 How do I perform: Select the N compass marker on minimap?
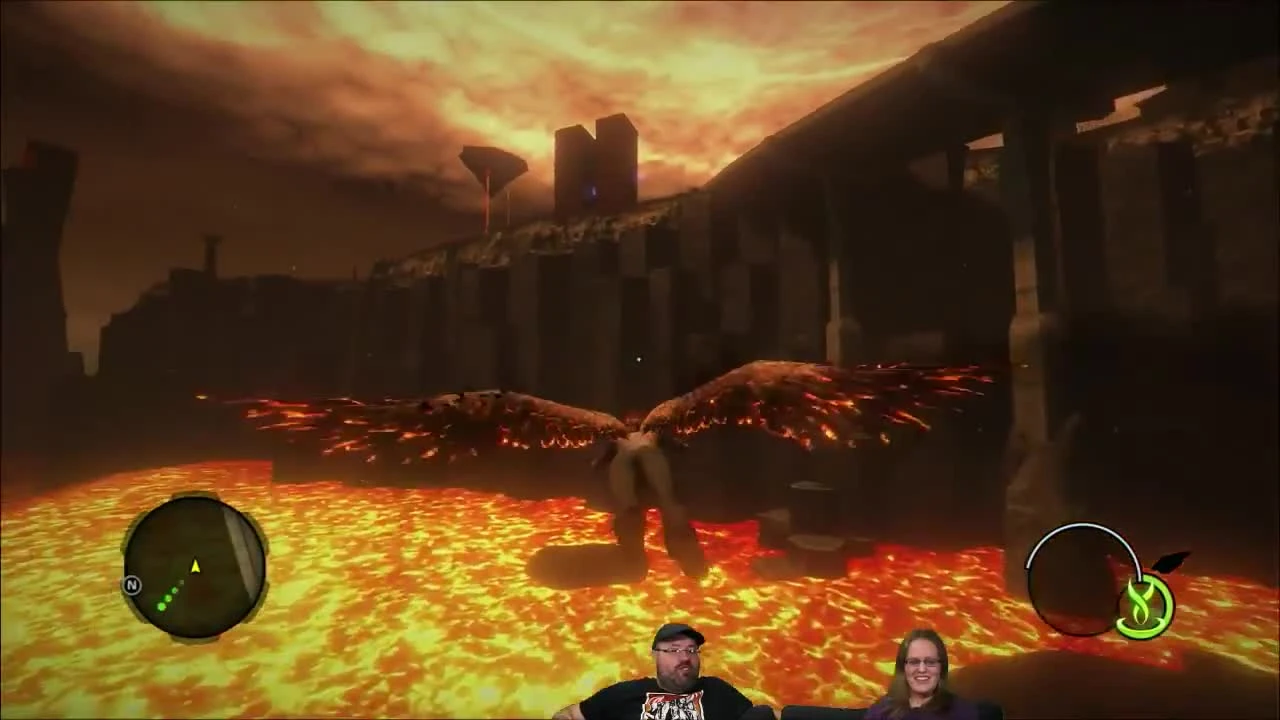coord(131,586)
